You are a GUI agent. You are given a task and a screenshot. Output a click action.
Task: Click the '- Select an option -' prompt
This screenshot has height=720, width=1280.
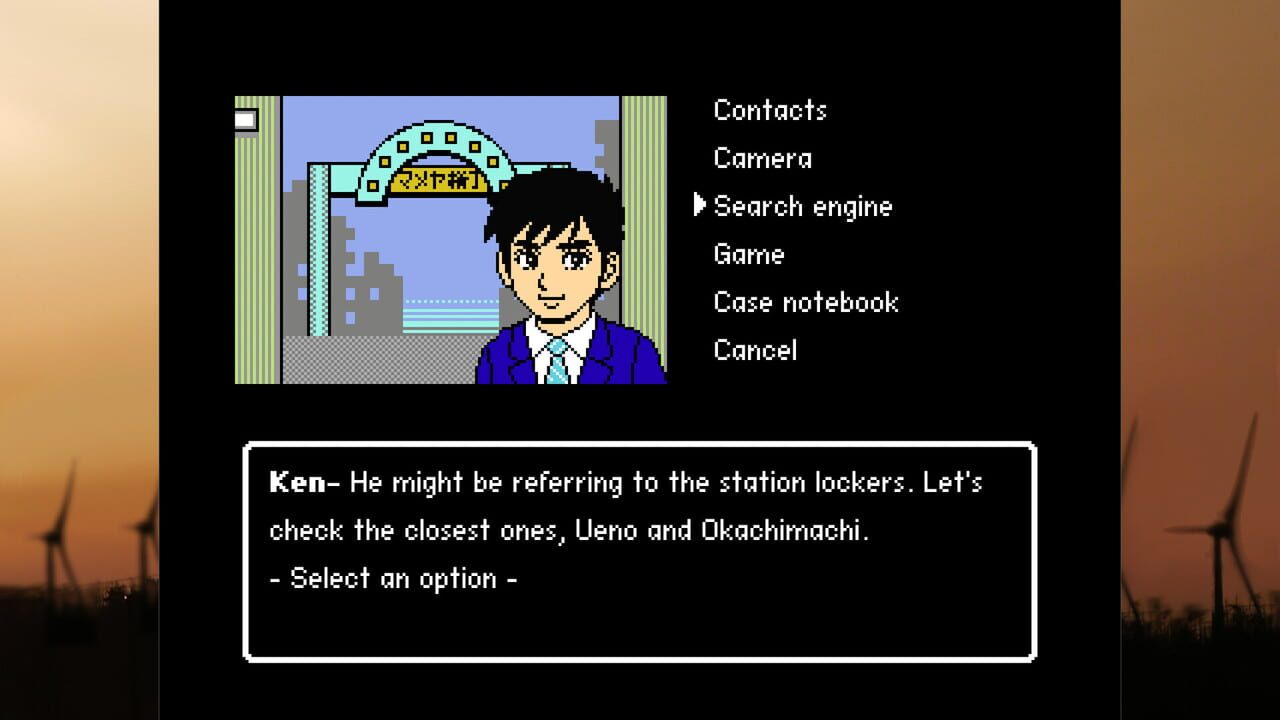[x=393, y=578]
